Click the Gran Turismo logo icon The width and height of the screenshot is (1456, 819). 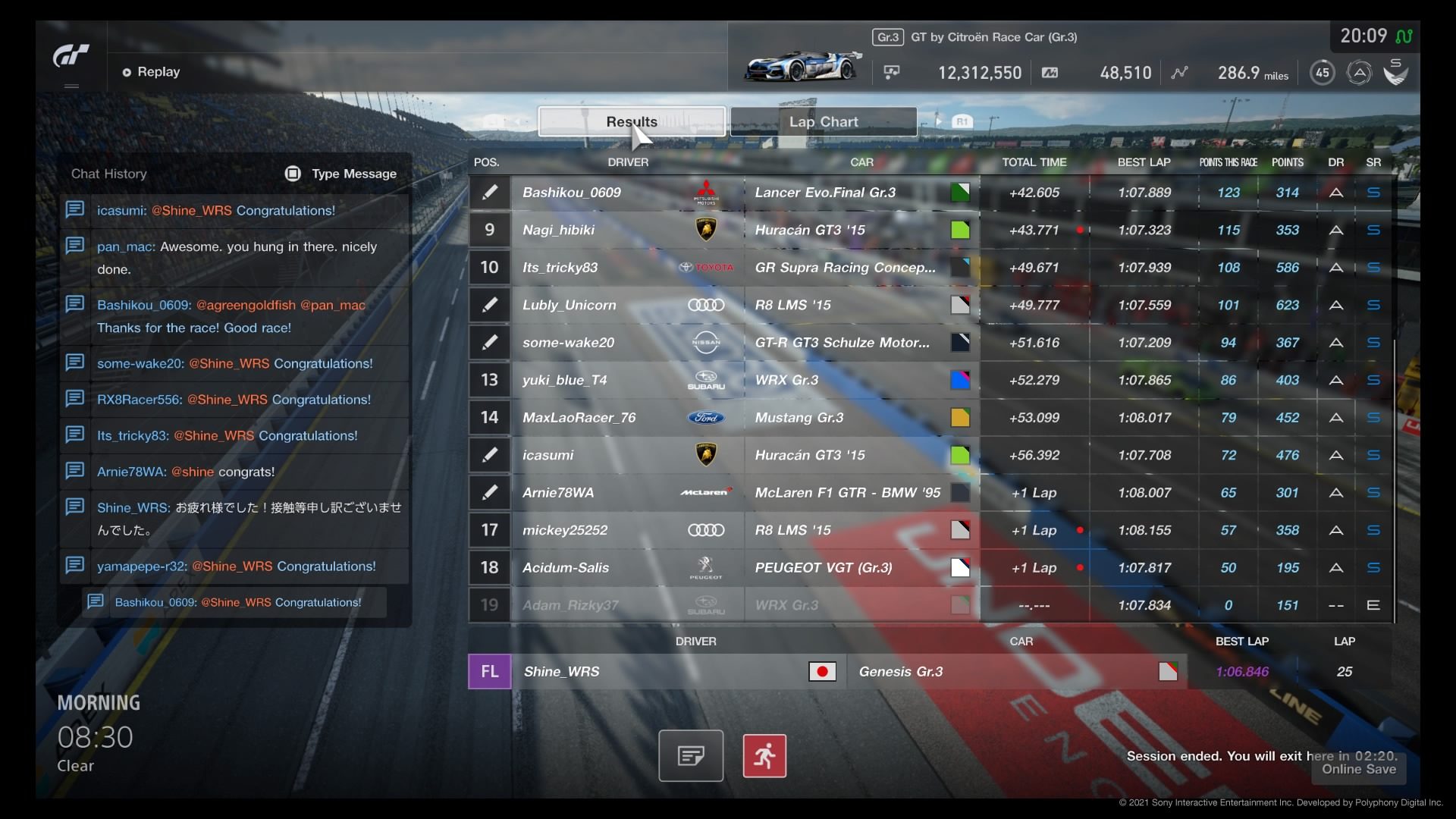[x=71, y=56]
